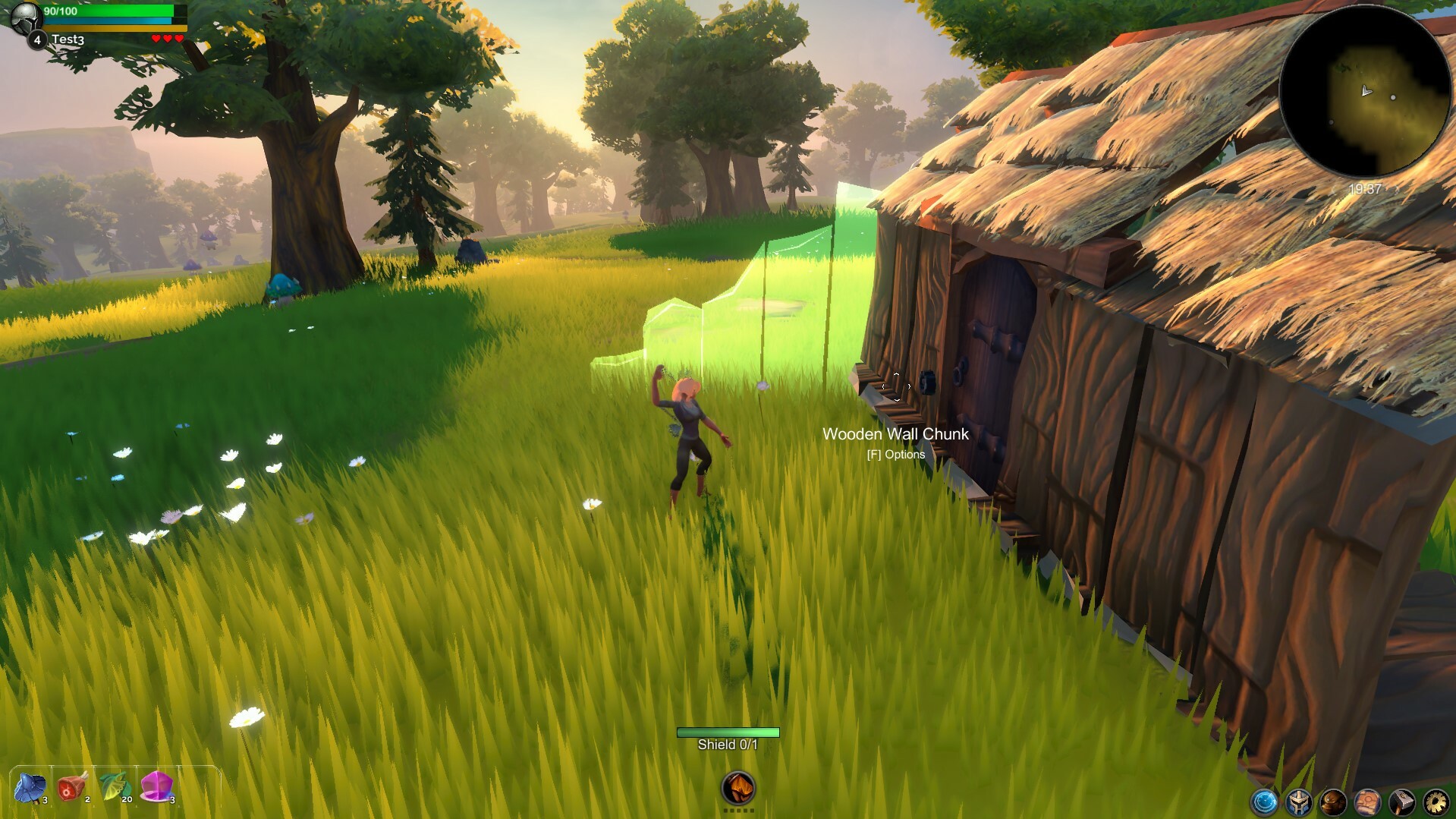The width and height of the screenshot is (1456, 819).
Task: Select the green leaf stack of 20
Action: tap(114, 788)
